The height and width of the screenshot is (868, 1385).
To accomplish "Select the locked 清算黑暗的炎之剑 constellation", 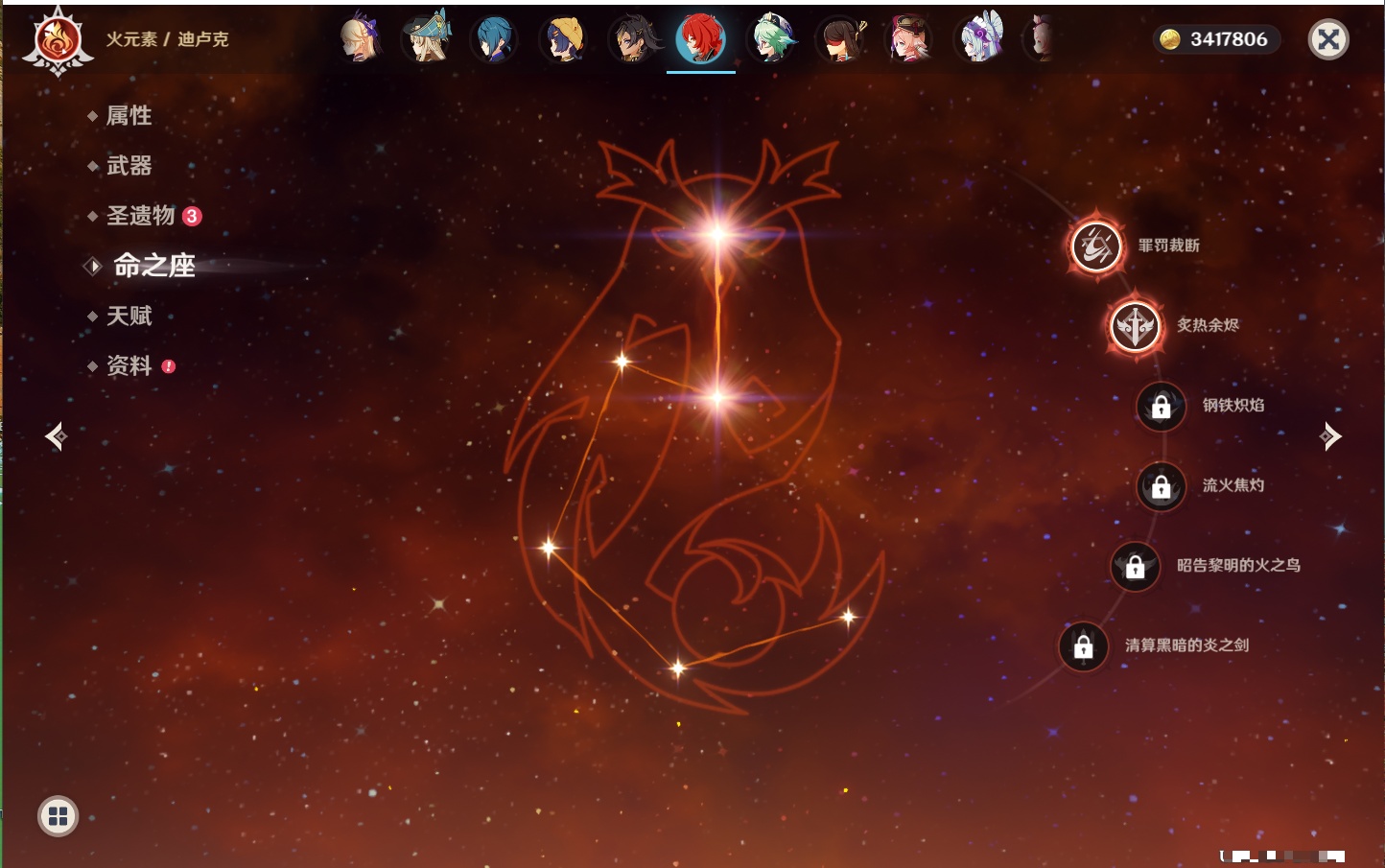I will (1084, 645).
